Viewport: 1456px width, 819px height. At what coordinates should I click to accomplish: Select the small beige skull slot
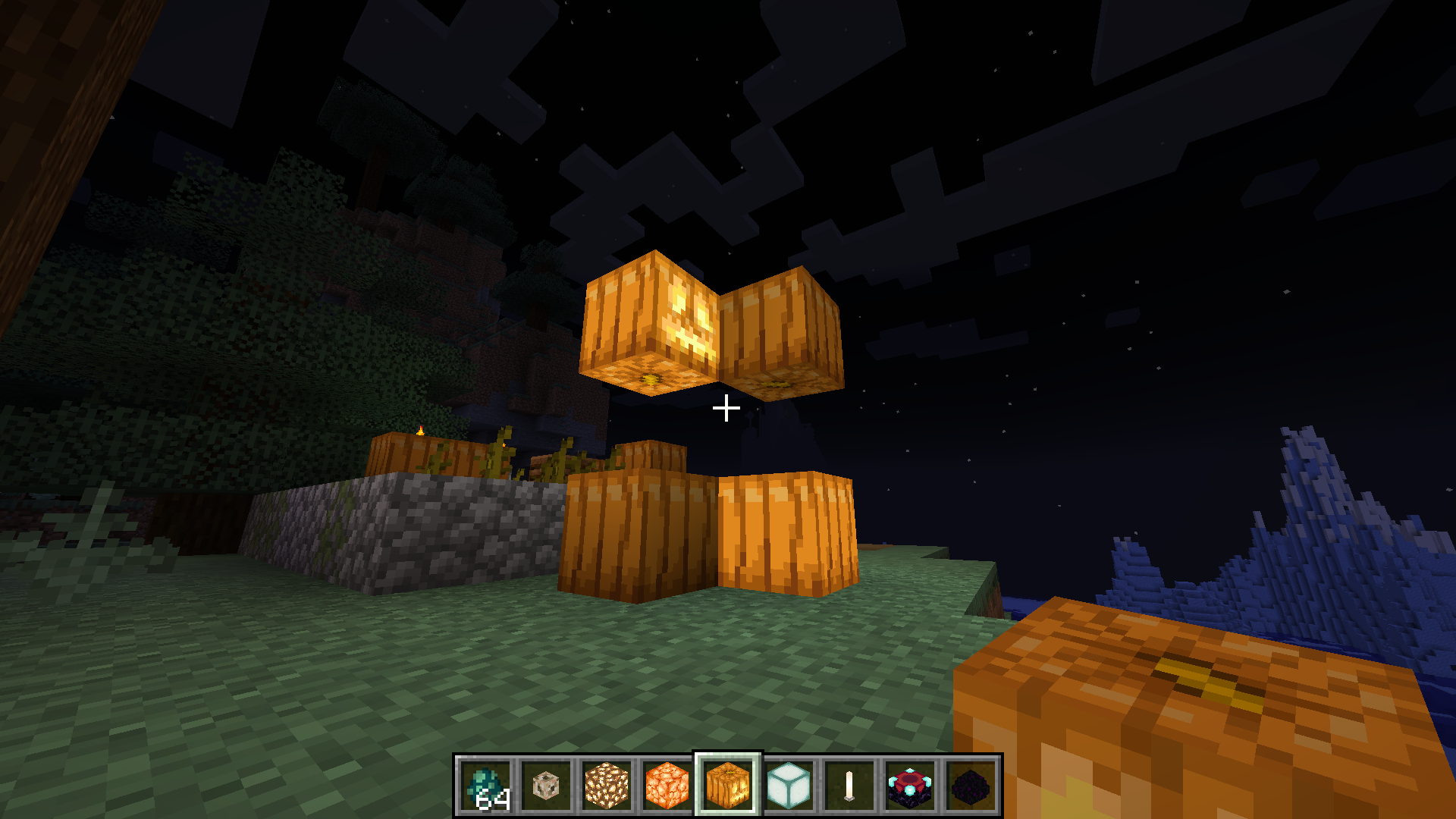click(546, 786)
